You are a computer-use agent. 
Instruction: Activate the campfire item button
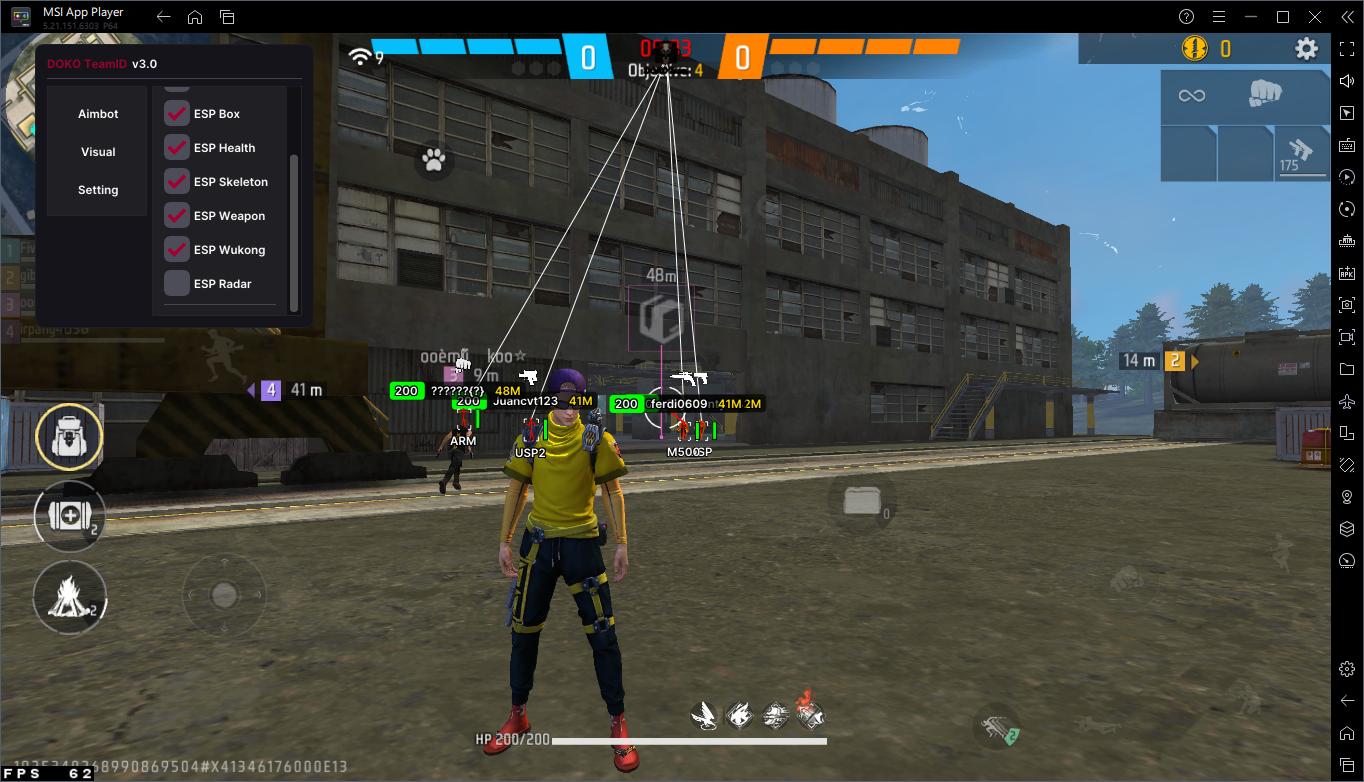click(x=69, y=598)
